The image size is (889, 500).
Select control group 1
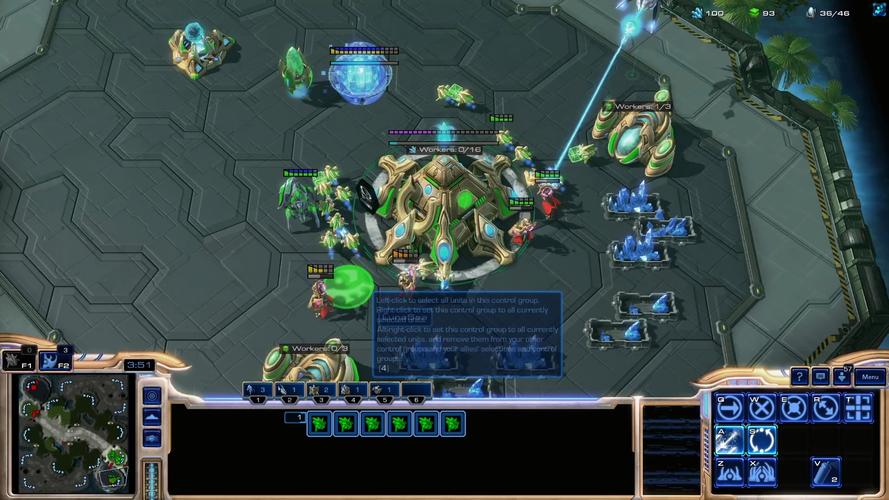[258, 391]
